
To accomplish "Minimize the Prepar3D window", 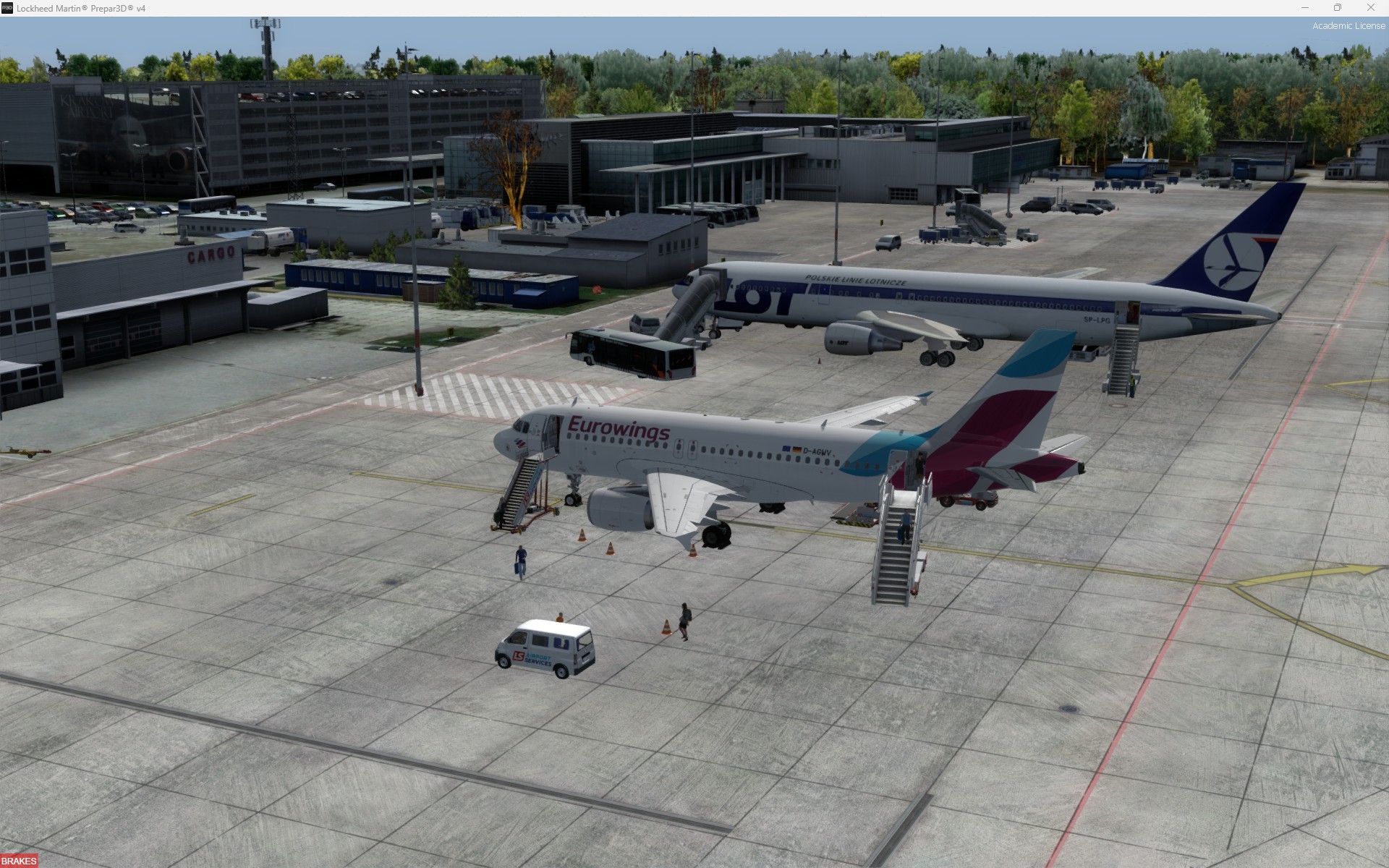I will coord(1305,8).
